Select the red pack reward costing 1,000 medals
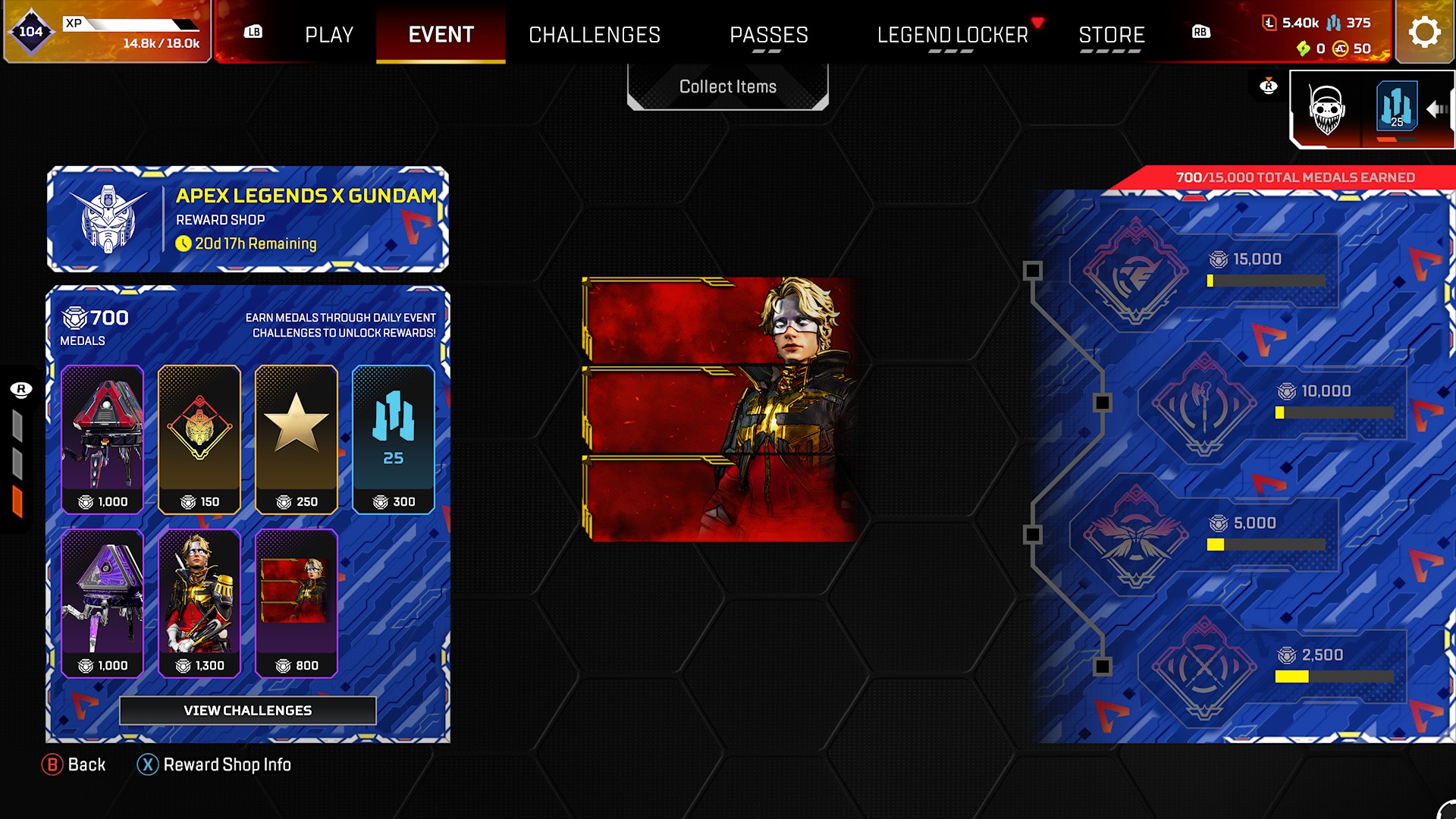This screenshot has width=1456, height=819. click(102, 439)
